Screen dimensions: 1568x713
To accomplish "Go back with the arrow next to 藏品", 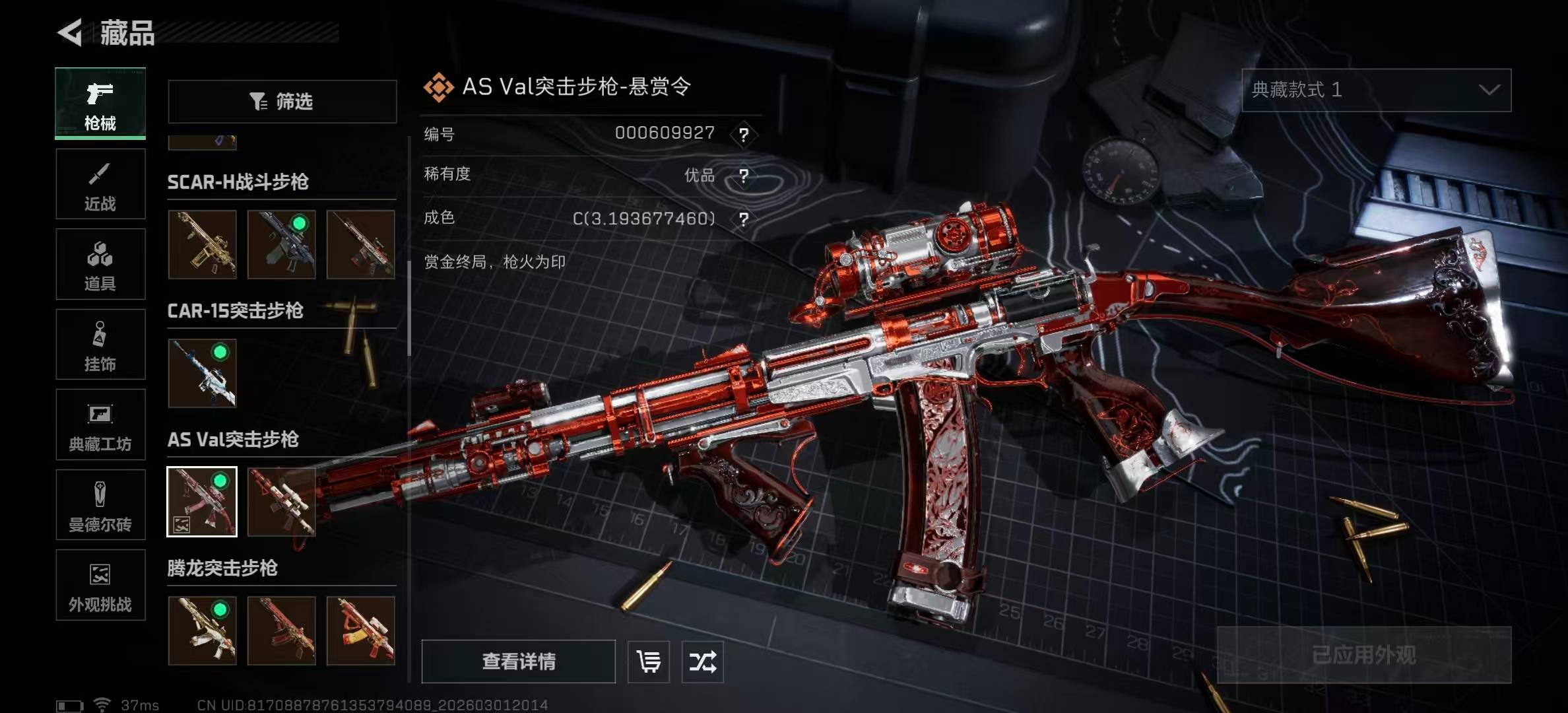I will click(x=70, y=32).
